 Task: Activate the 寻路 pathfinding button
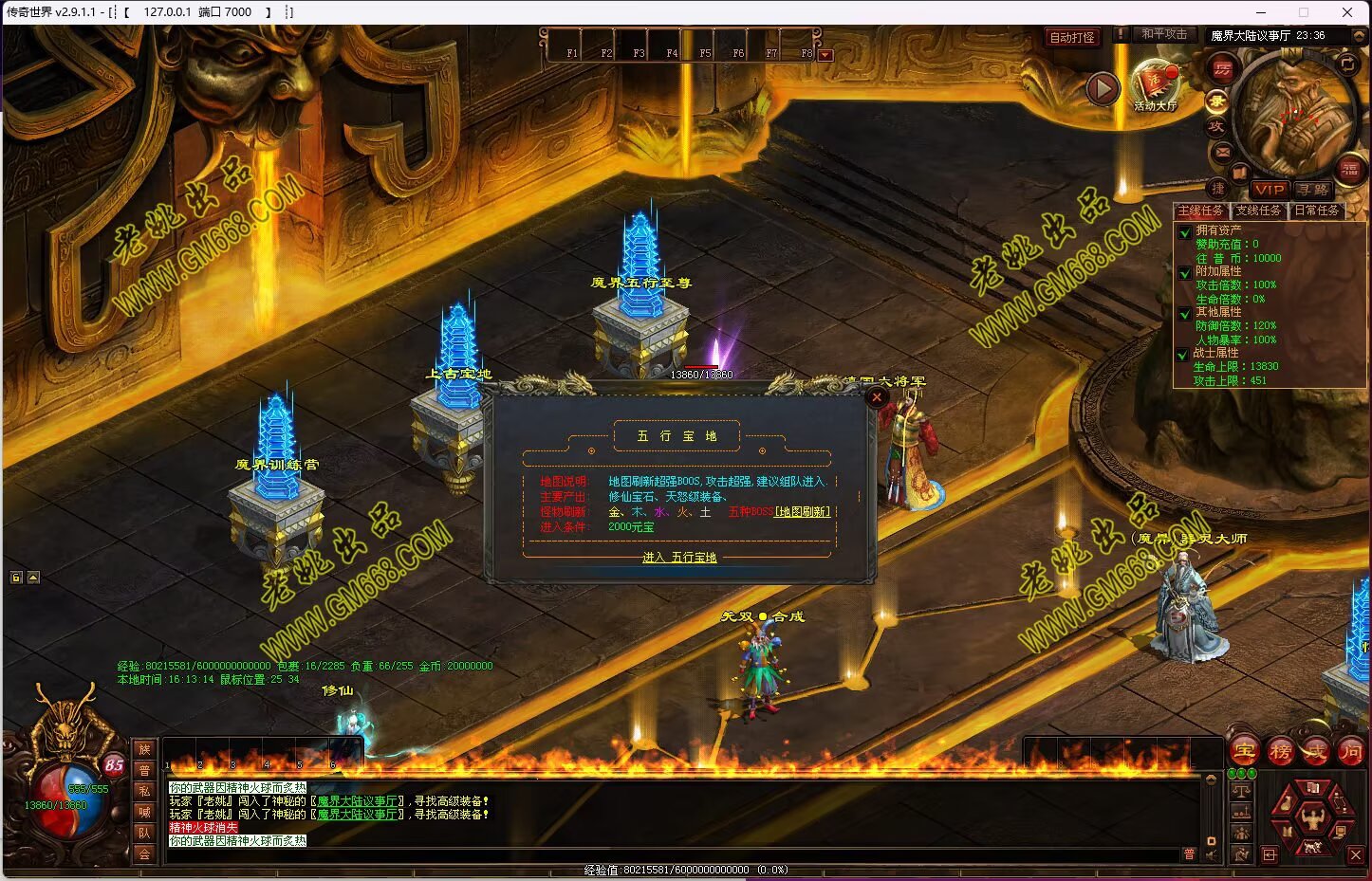[x=1313, y=190]
